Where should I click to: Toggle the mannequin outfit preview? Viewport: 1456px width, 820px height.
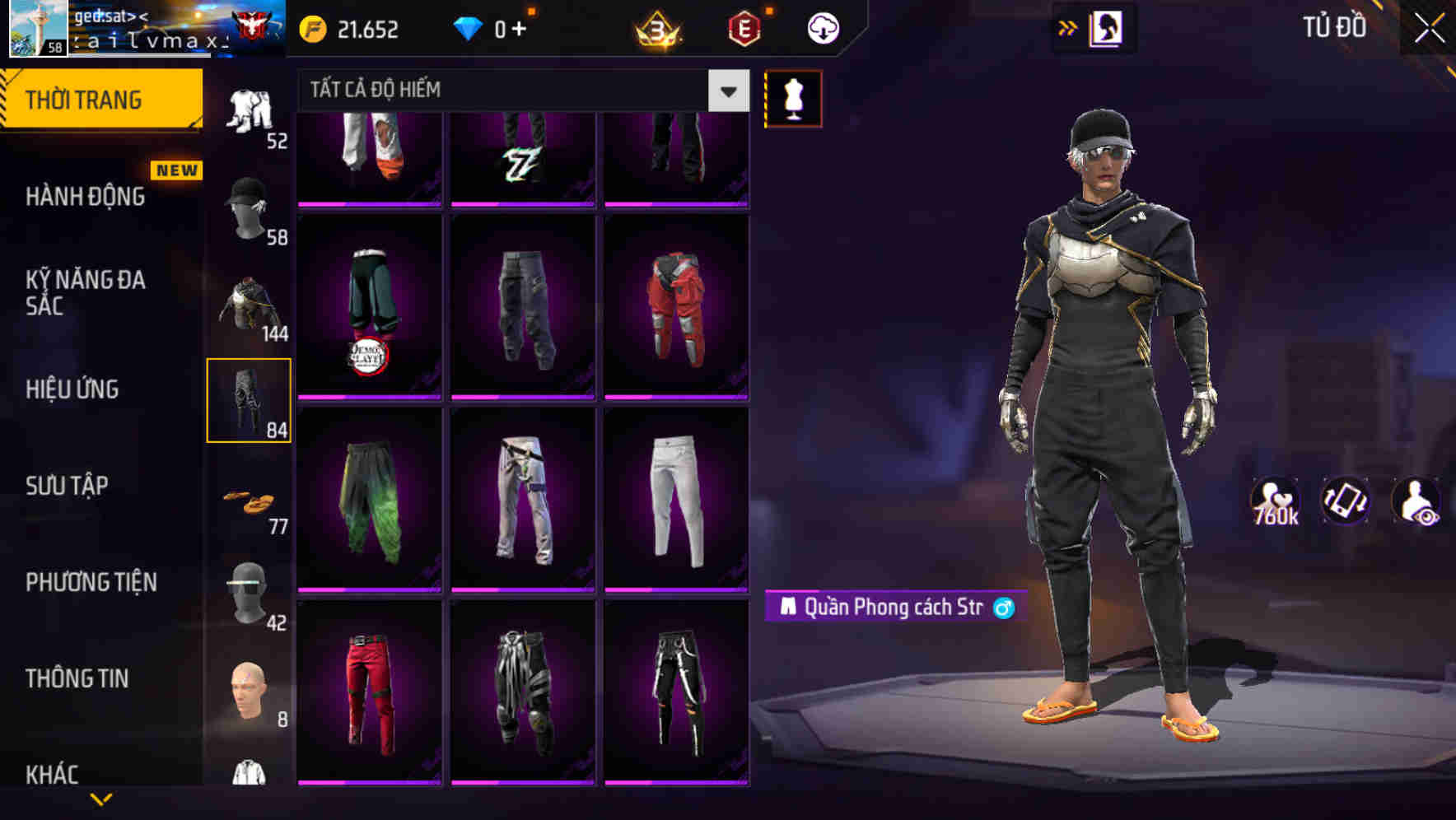pyautogui.click(x=794, y=98)
